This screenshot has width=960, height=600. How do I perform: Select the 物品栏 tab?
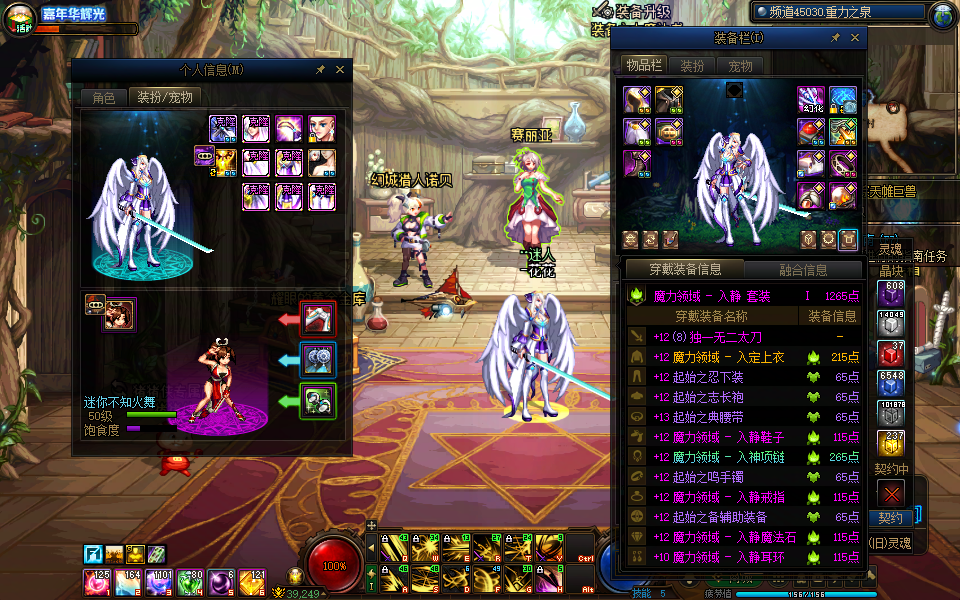tap(644, 66)
